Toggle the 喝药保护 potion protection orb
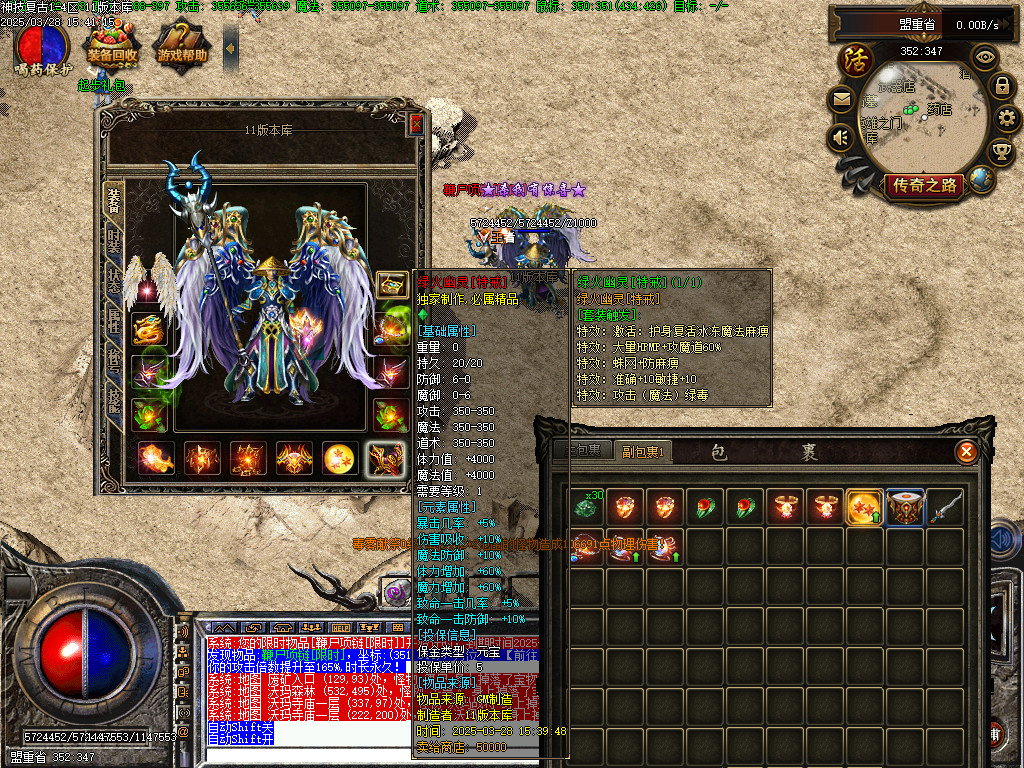 (42, 46)
